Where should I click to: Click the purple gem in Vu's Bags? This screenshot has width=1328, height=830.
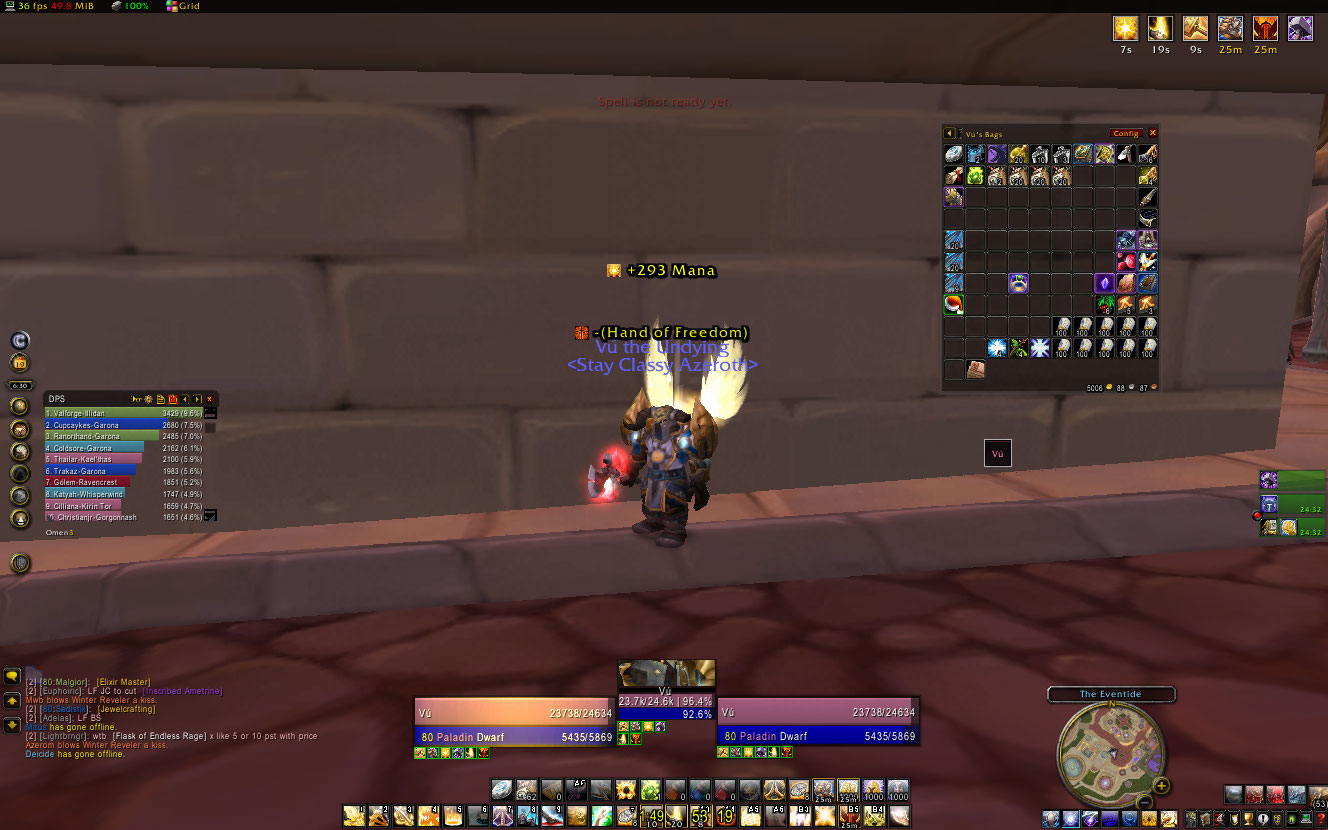1104,284
